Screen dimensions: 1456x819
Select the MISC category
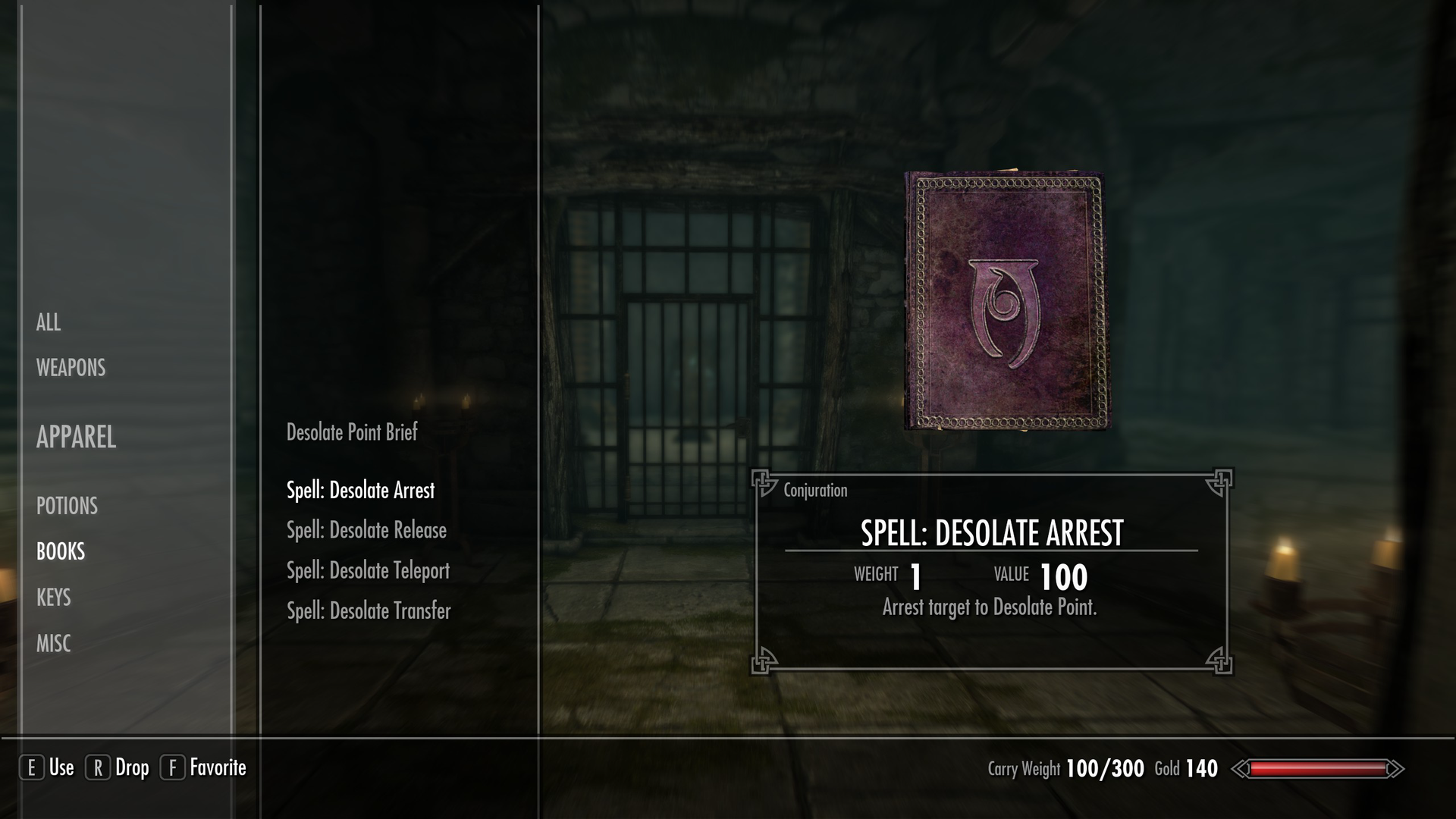[x=54, y=643]
